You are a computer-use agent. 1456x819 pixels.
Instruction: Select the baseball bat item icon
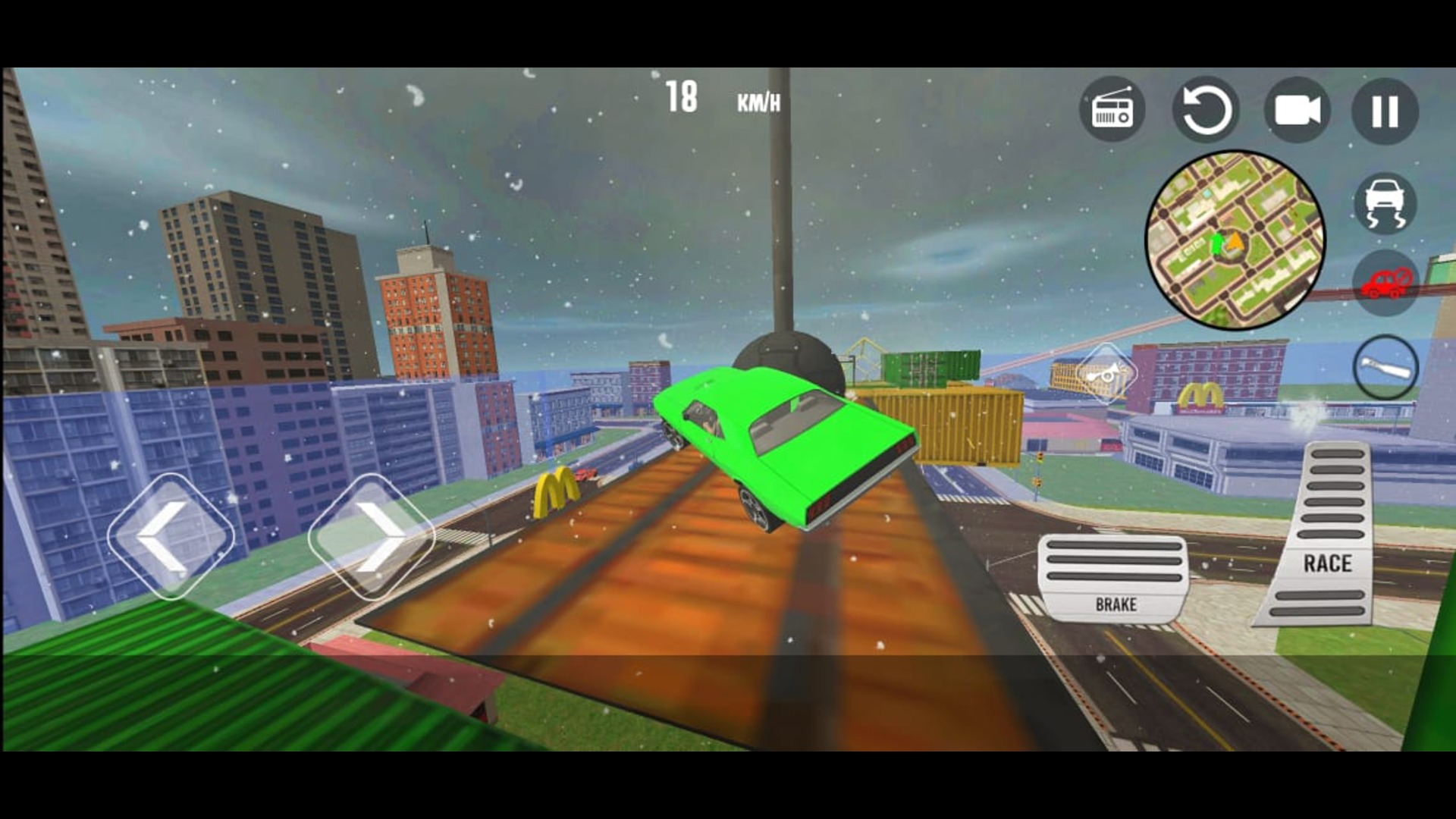click(1387, 367)
